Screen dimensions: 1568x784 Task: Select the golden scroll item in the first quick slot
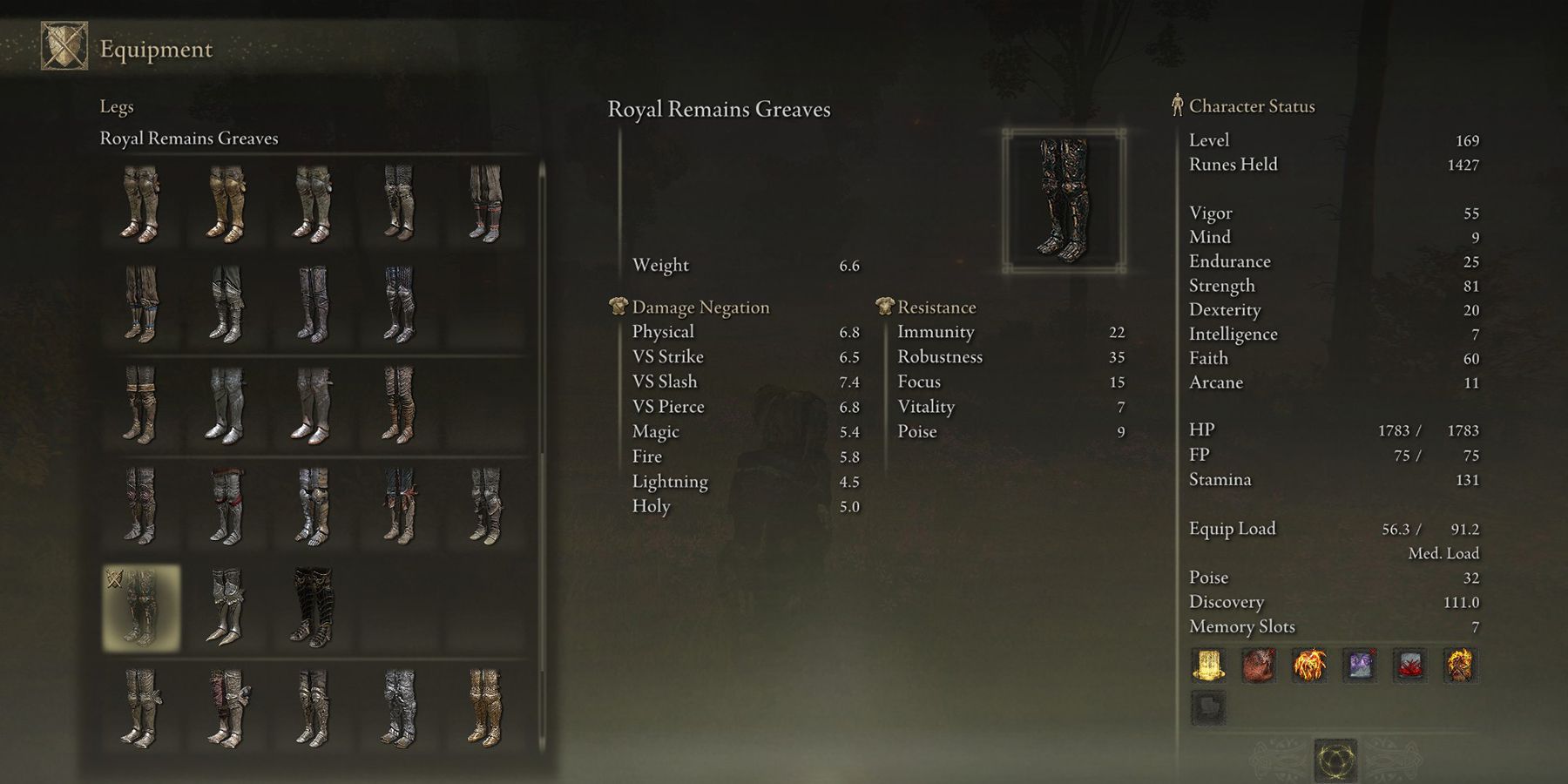[x=1210, y=666]
